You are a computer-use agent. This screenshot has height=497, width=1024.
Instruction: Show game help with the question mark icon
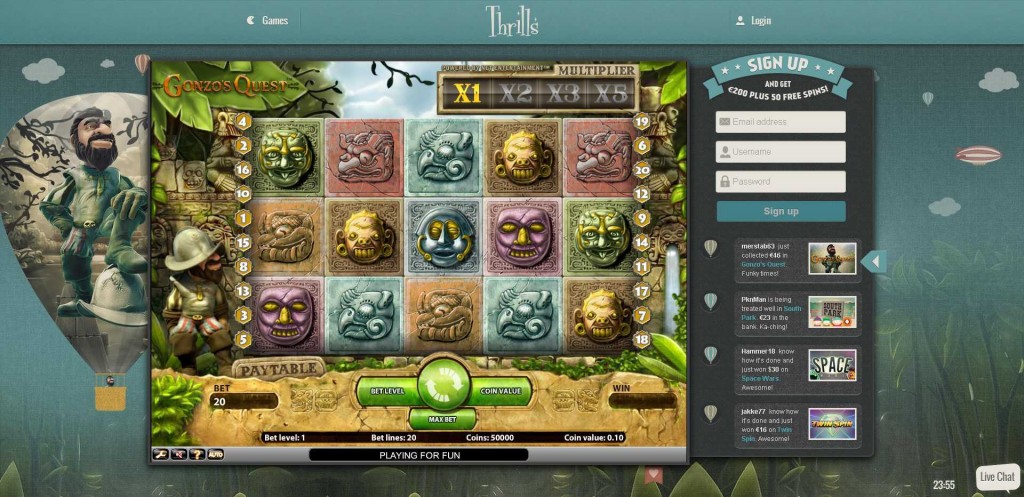(197, 454)
